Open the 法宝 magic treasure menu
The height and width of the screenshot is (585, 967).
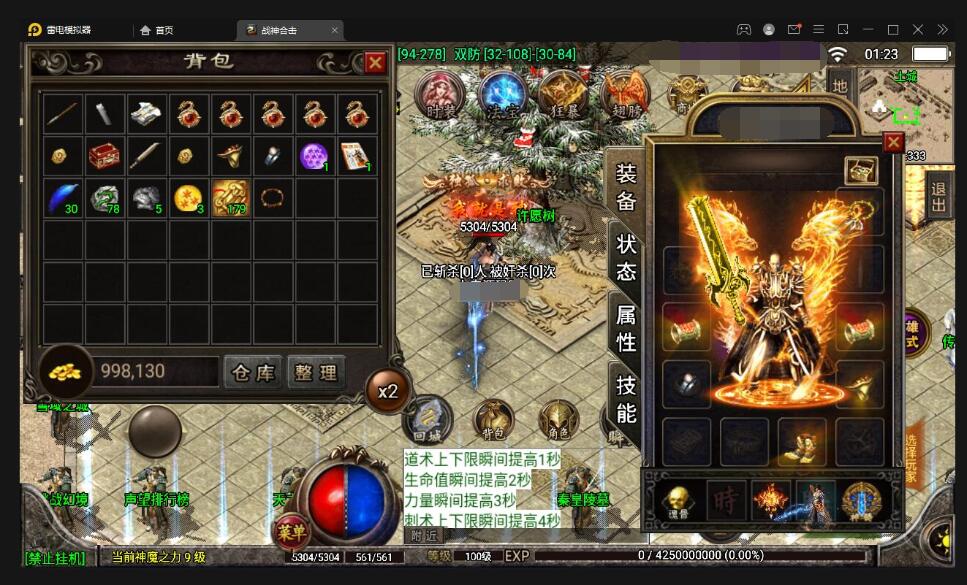coord(502,96)
